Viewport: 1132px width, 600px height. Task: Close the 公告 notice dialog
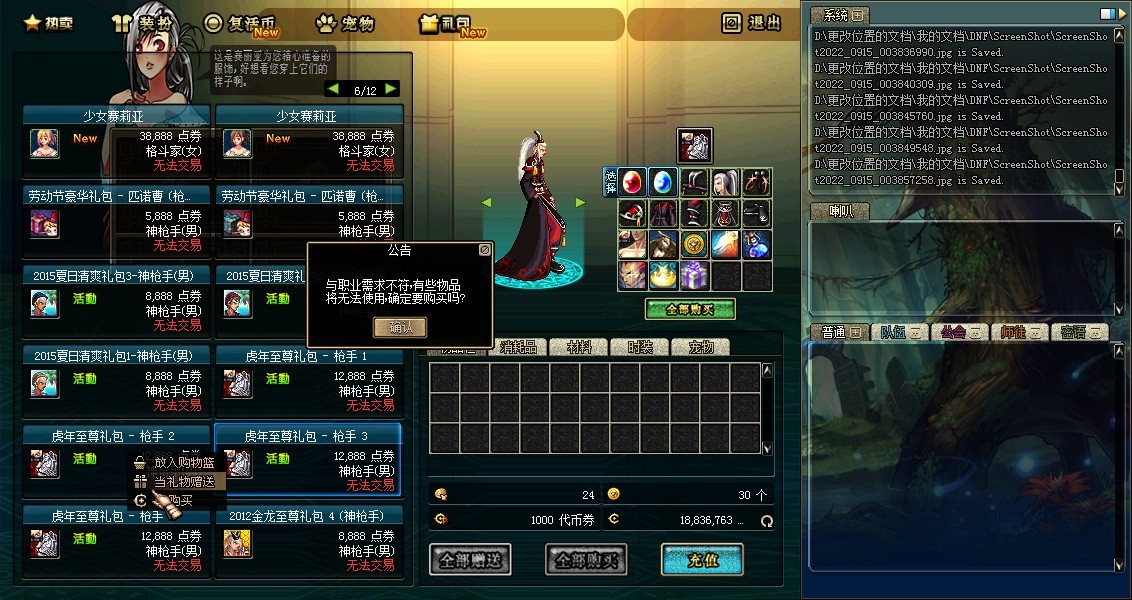click(x=484, y=250)
